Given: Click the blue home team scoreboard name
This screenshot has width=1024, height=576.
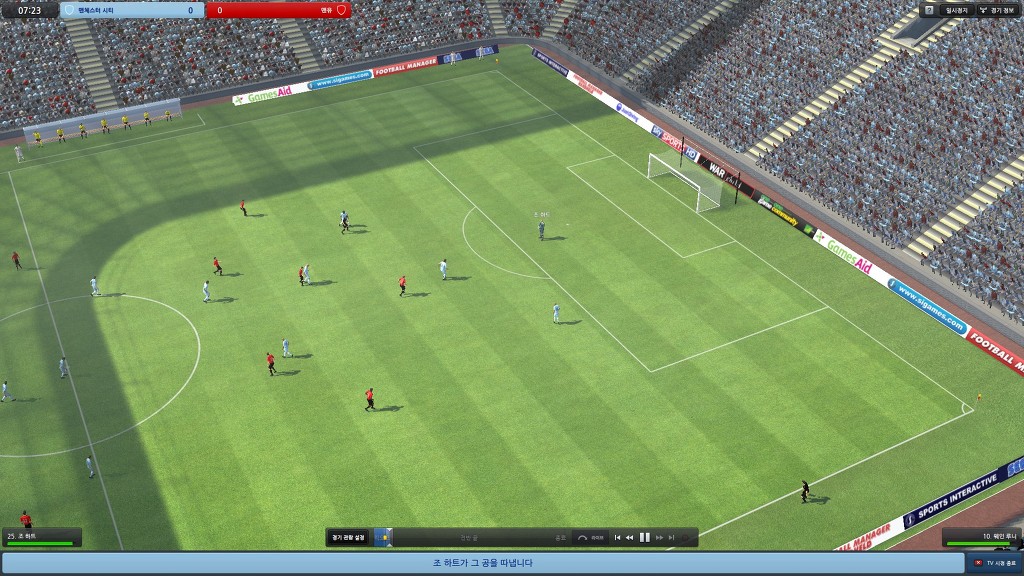Looking at the screenshot, I should point(130,10).
